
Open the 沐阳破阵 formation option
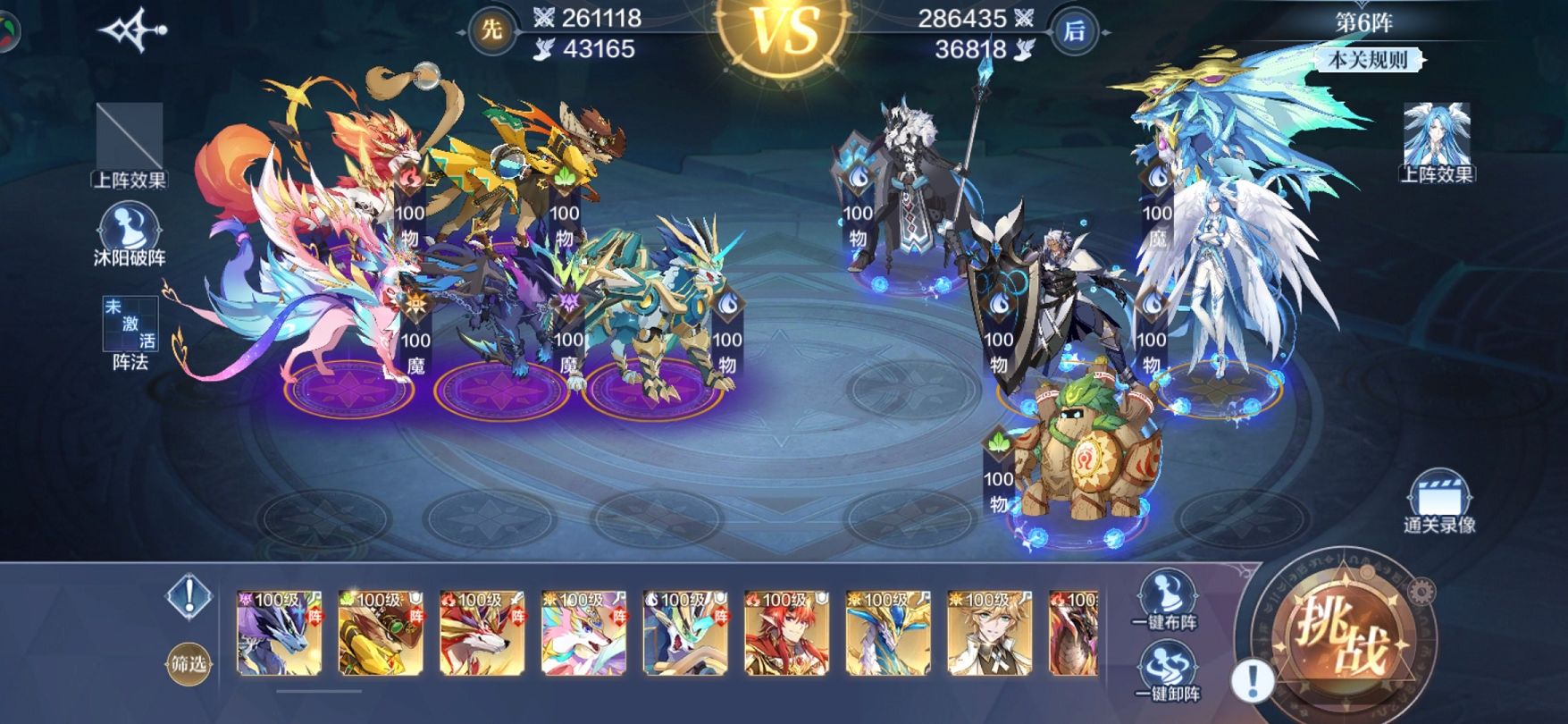click(x=130, y=234)
